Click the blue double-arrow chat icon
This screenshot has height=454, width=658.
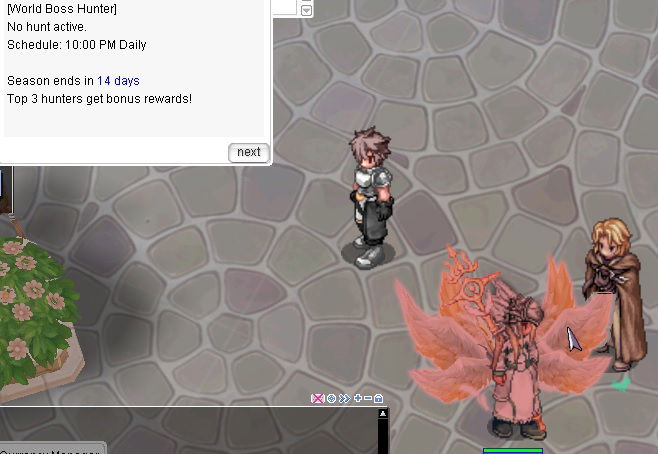coord(344,398)
